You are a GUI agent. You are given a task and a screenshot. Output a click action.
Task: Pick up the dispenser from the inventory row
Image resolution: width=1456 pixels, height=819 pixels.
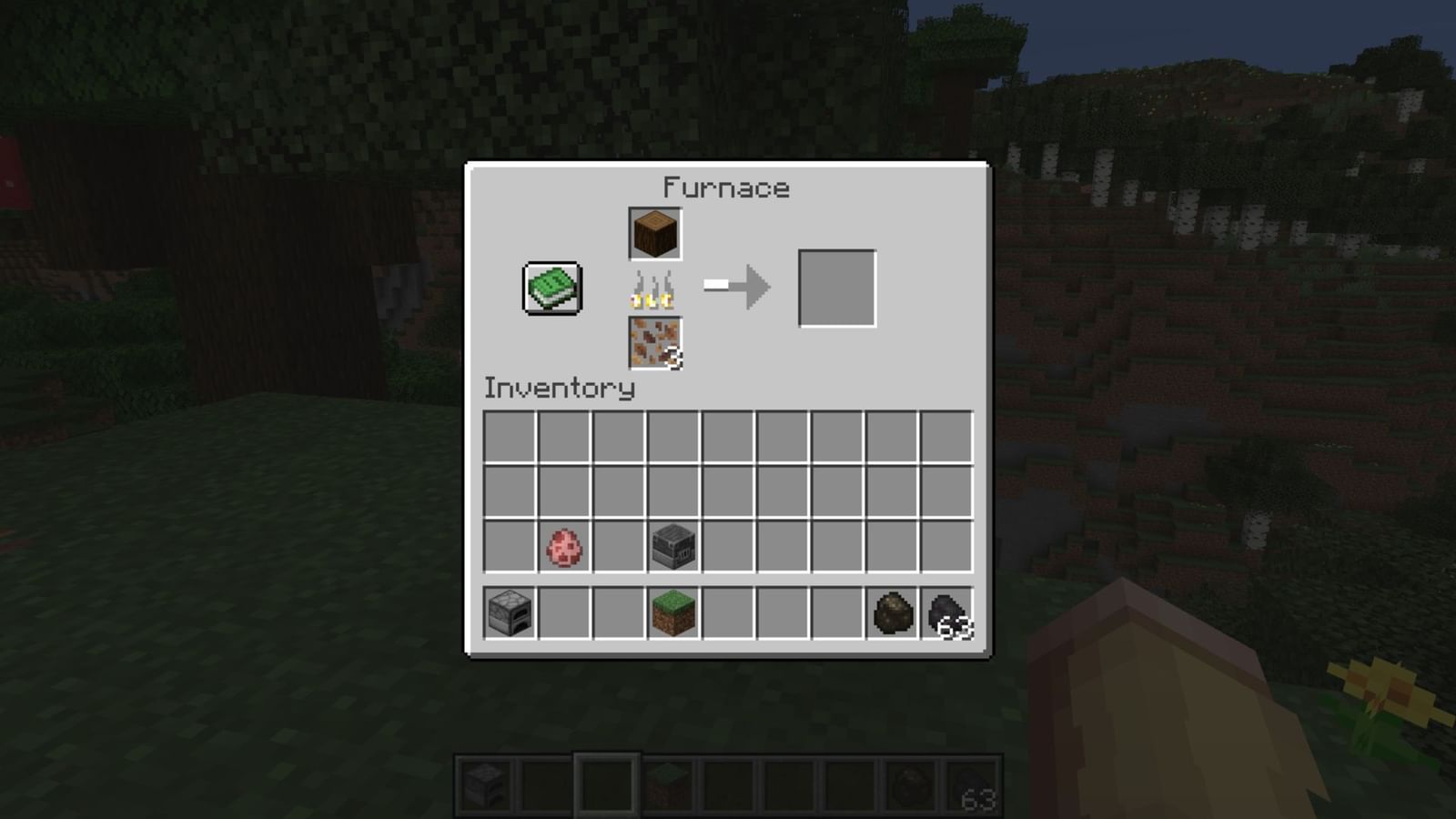pos(673,547)
